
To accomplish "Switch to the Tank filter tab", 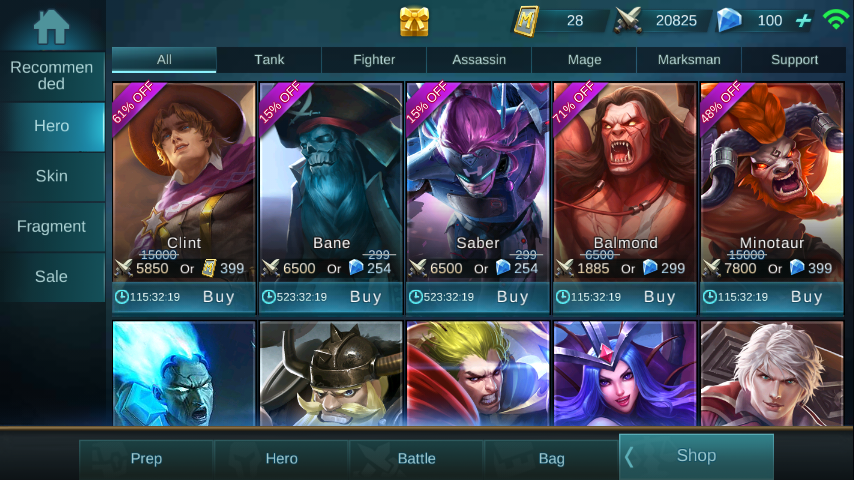I will click(269, 60).
